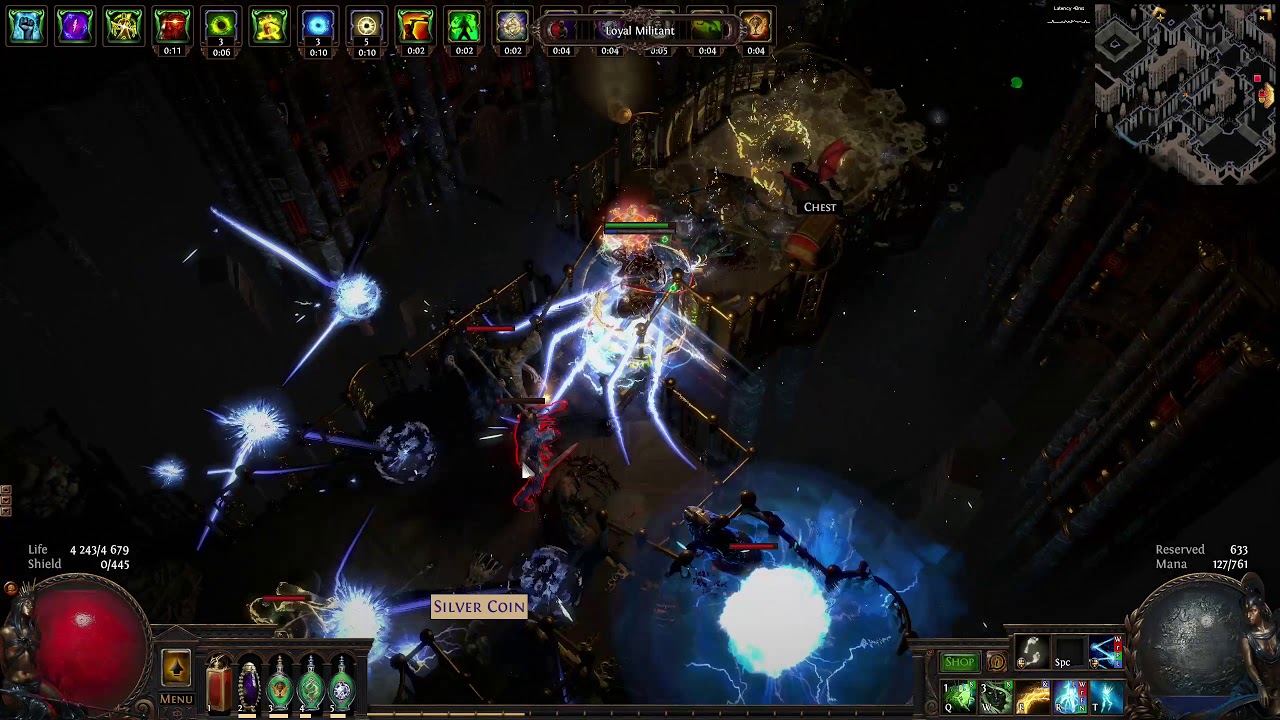Activate the blue lightning skill bound to R
This screenshot has height=720, width=1280.
click(1070, 696)
